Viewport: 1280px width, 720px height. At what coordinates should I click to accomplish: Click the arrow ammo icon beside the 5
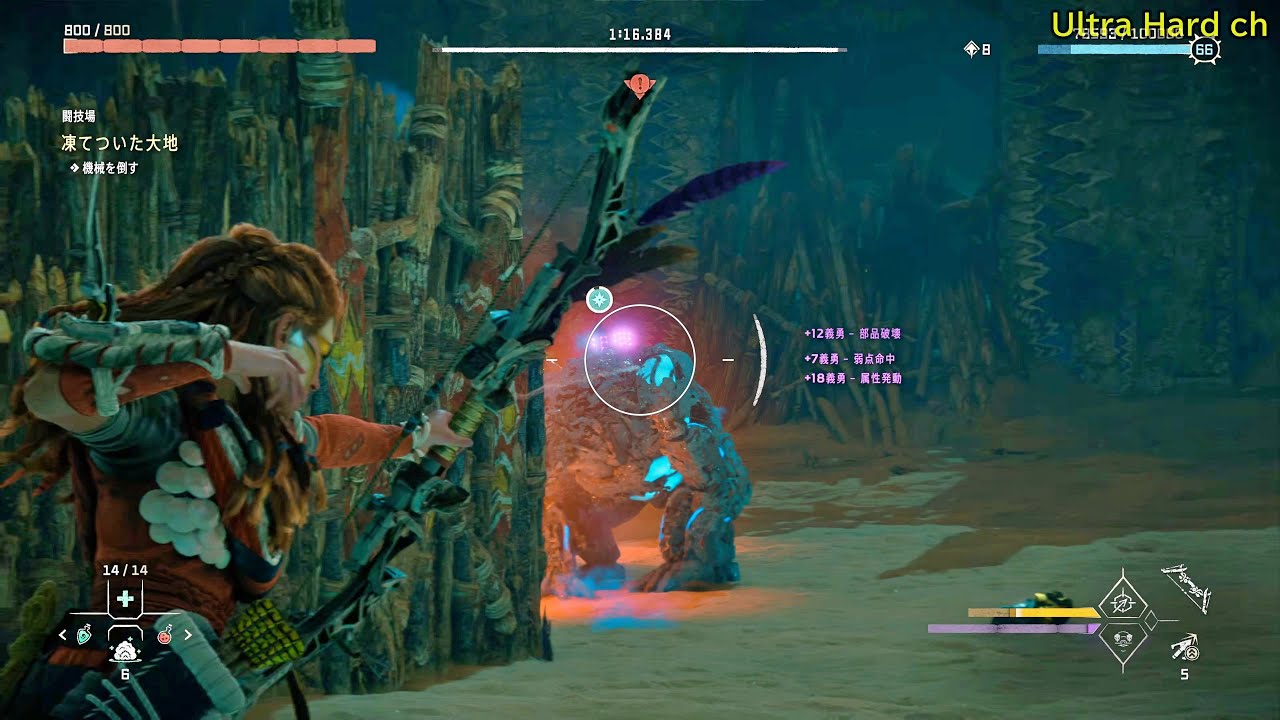[x=1184, y=648]
